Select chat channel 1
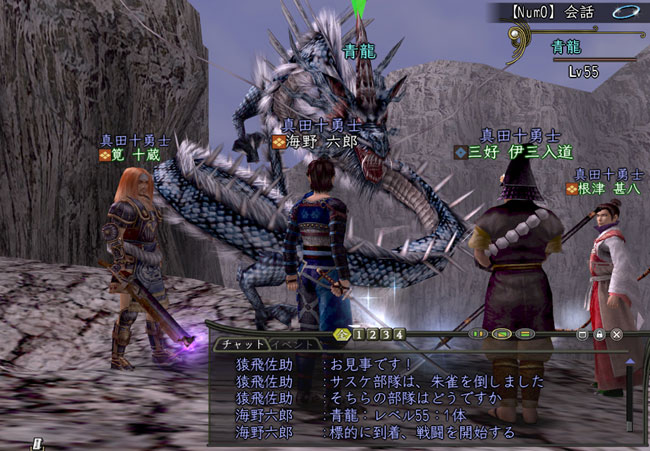 (359, 333)
